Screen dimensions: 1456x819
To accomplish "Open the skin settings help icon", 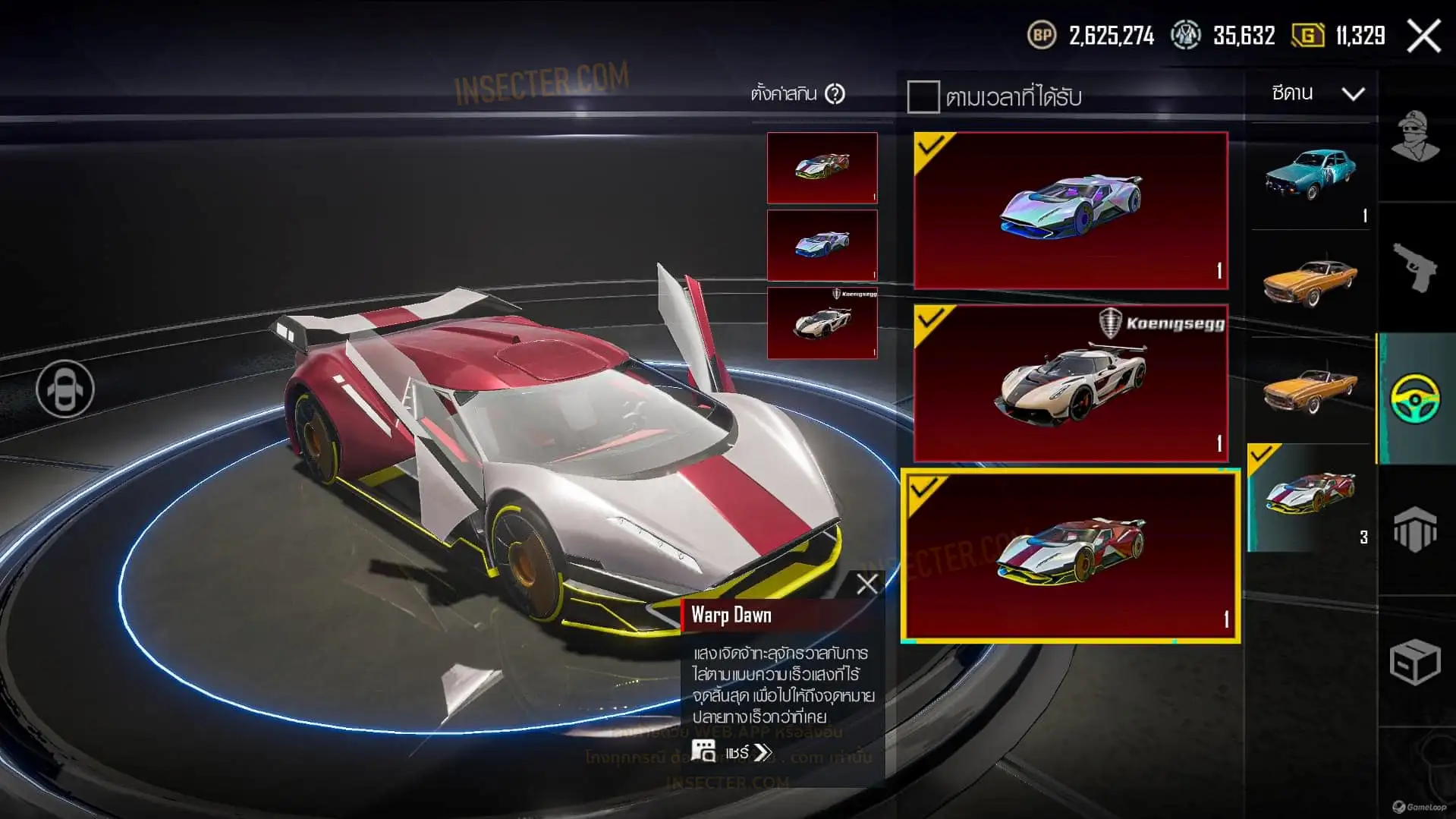I will 835,94.
